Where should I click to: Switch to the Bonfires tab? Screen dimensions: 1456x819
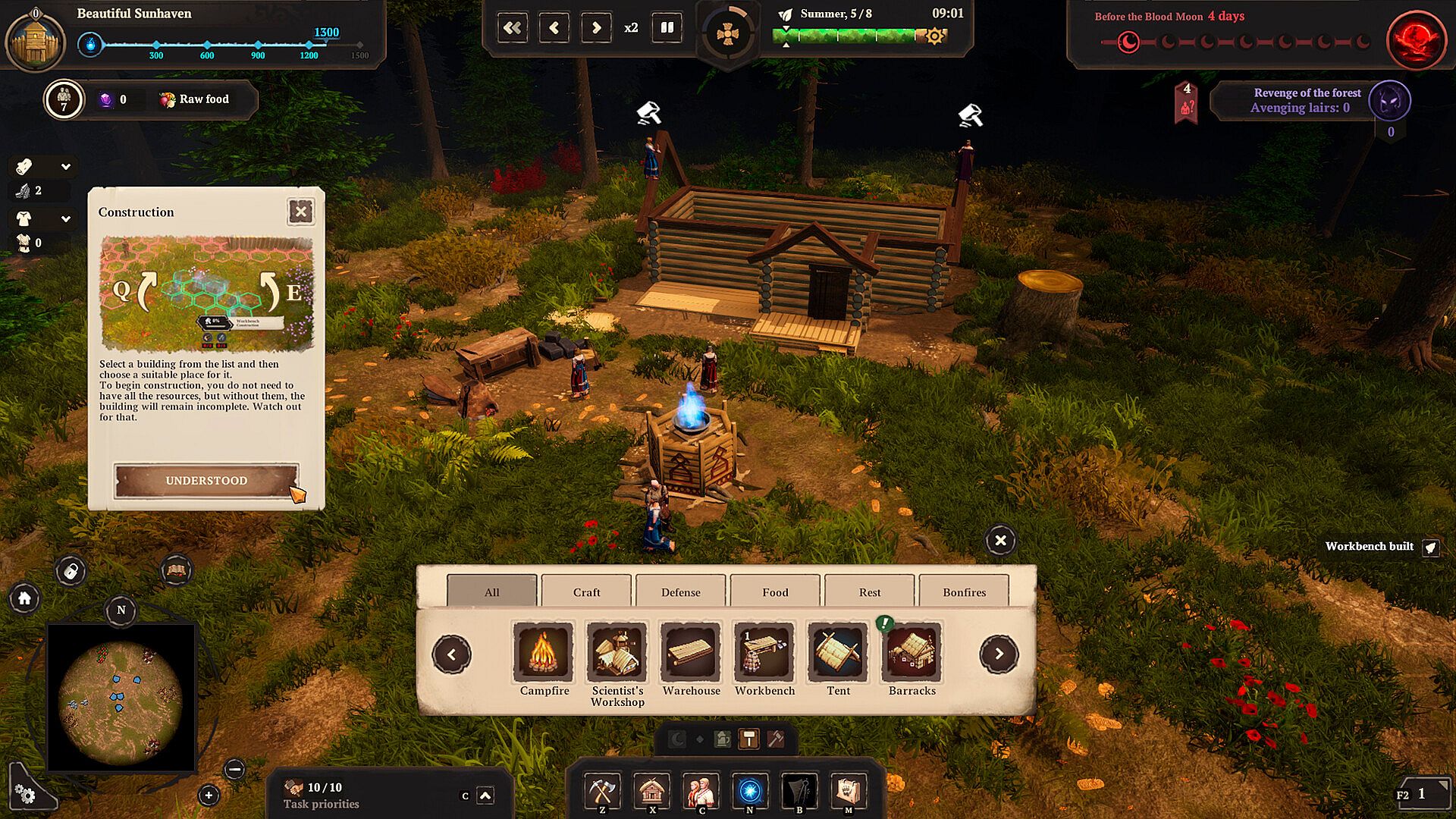pyautogui.click(x=964, y=591)
